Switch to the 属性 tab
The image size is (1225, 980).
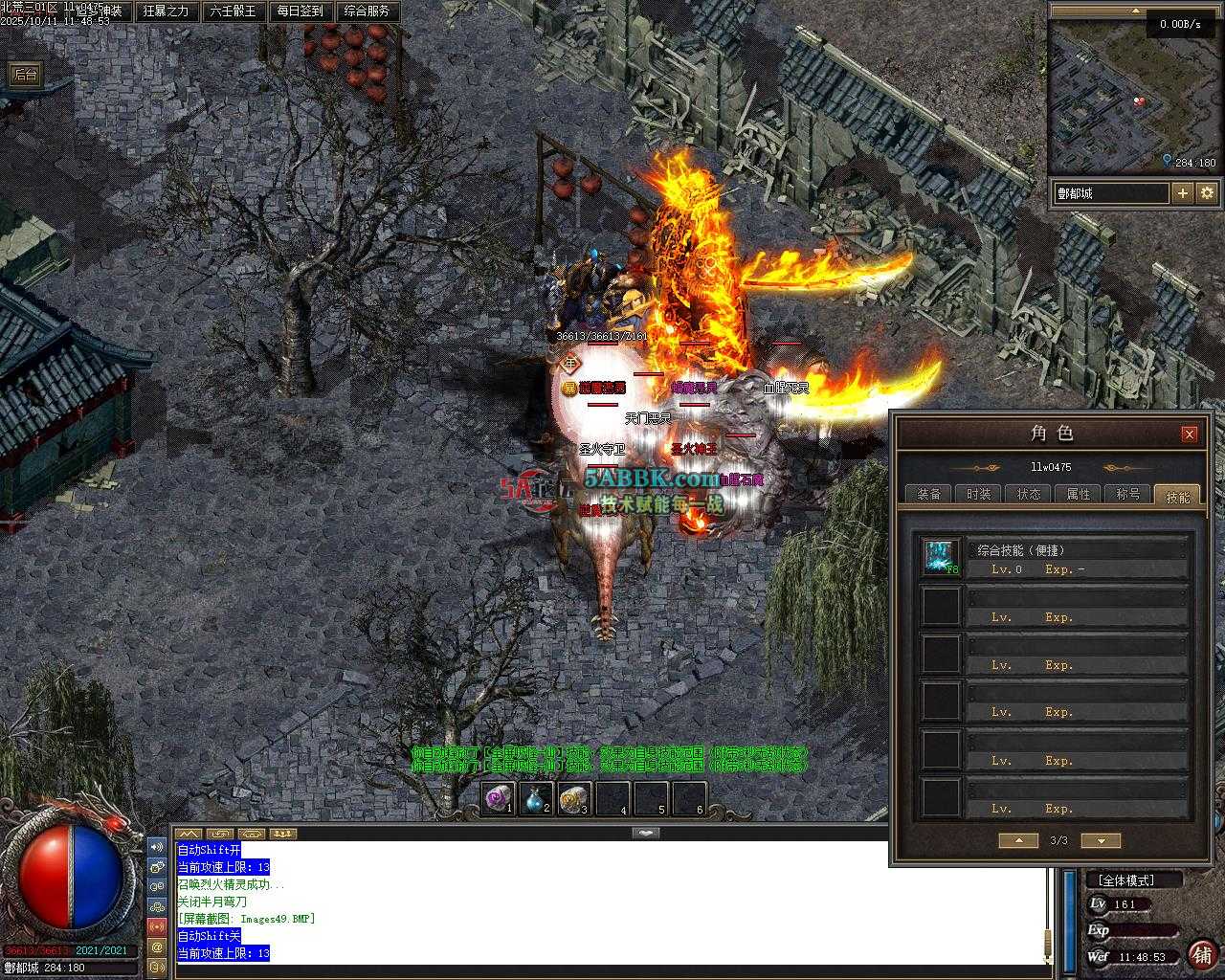pyautogui.click(x=1079, y=494)
